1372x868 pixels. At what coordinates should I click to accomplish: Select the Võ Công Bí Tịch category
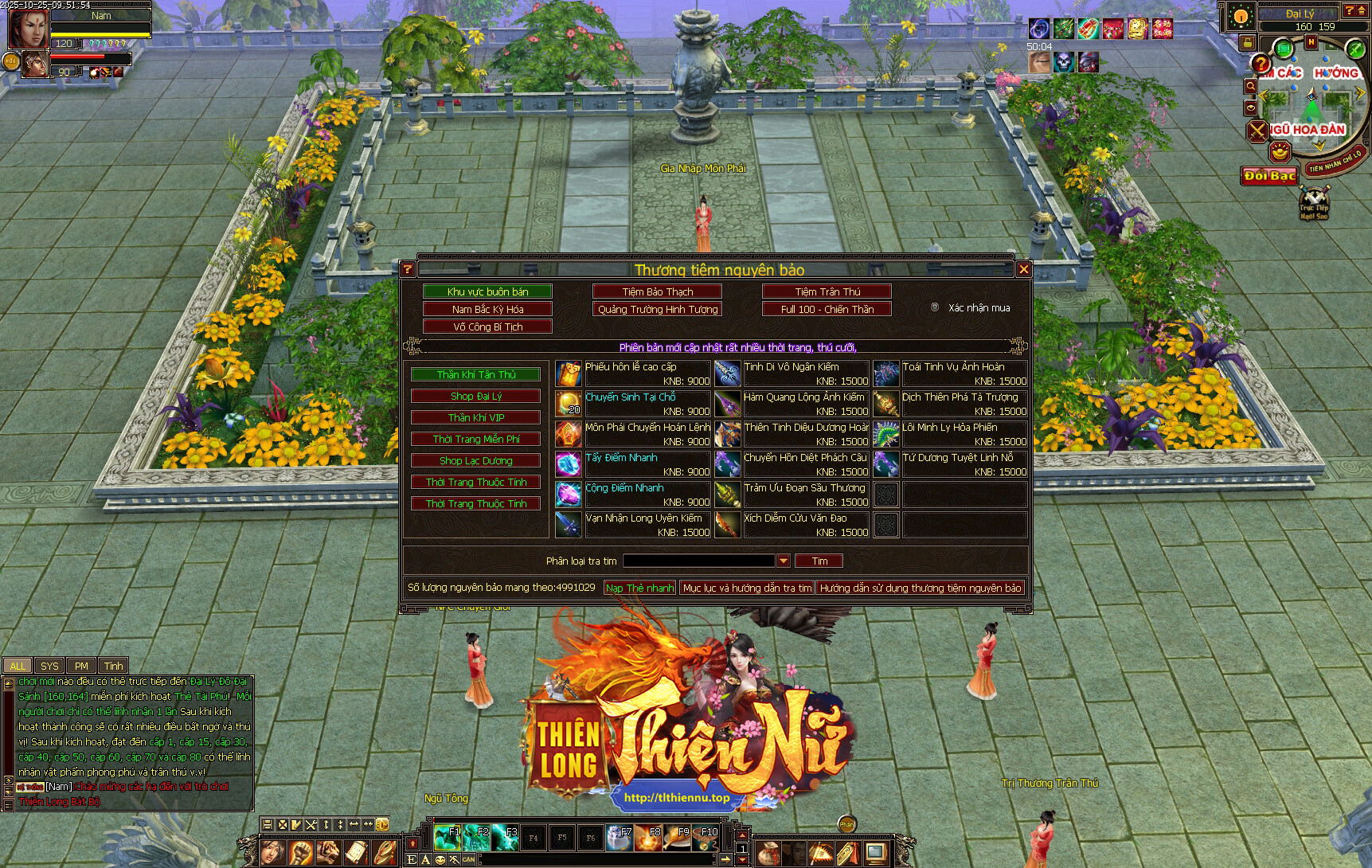click(487, 326)
